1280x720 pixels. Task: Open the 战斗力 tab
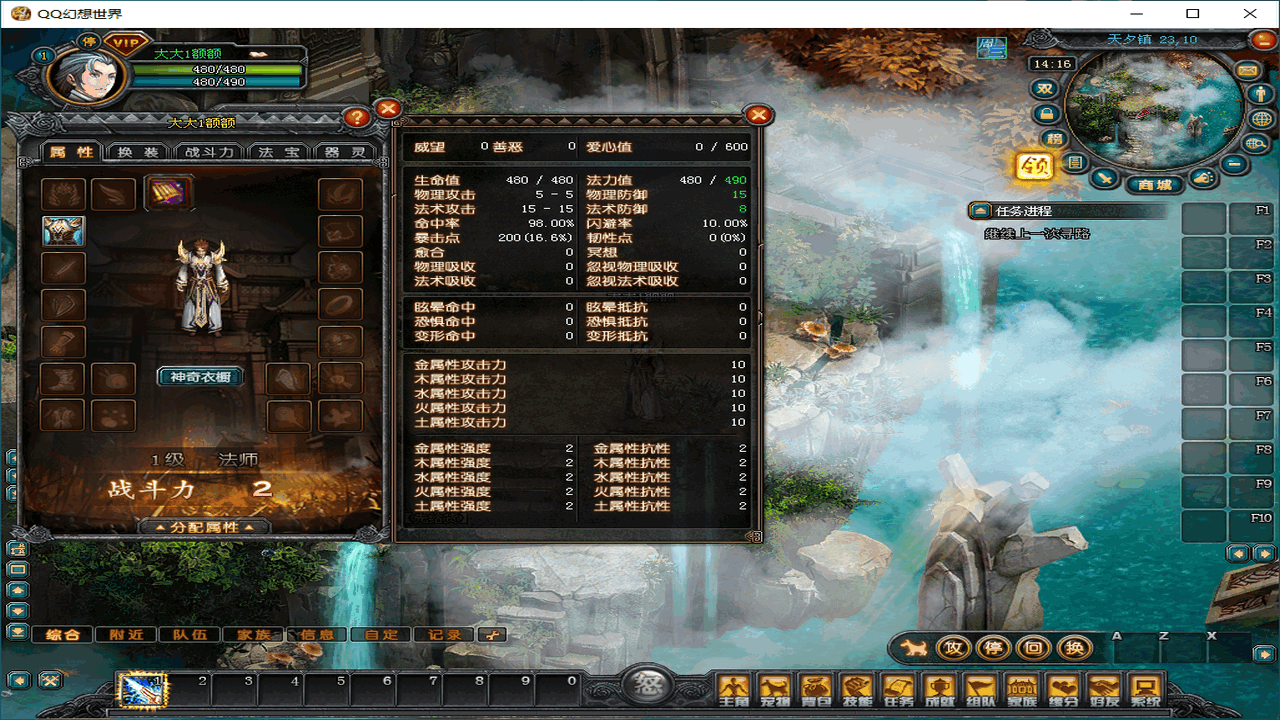pyautogui.click(x=210, y=152)
